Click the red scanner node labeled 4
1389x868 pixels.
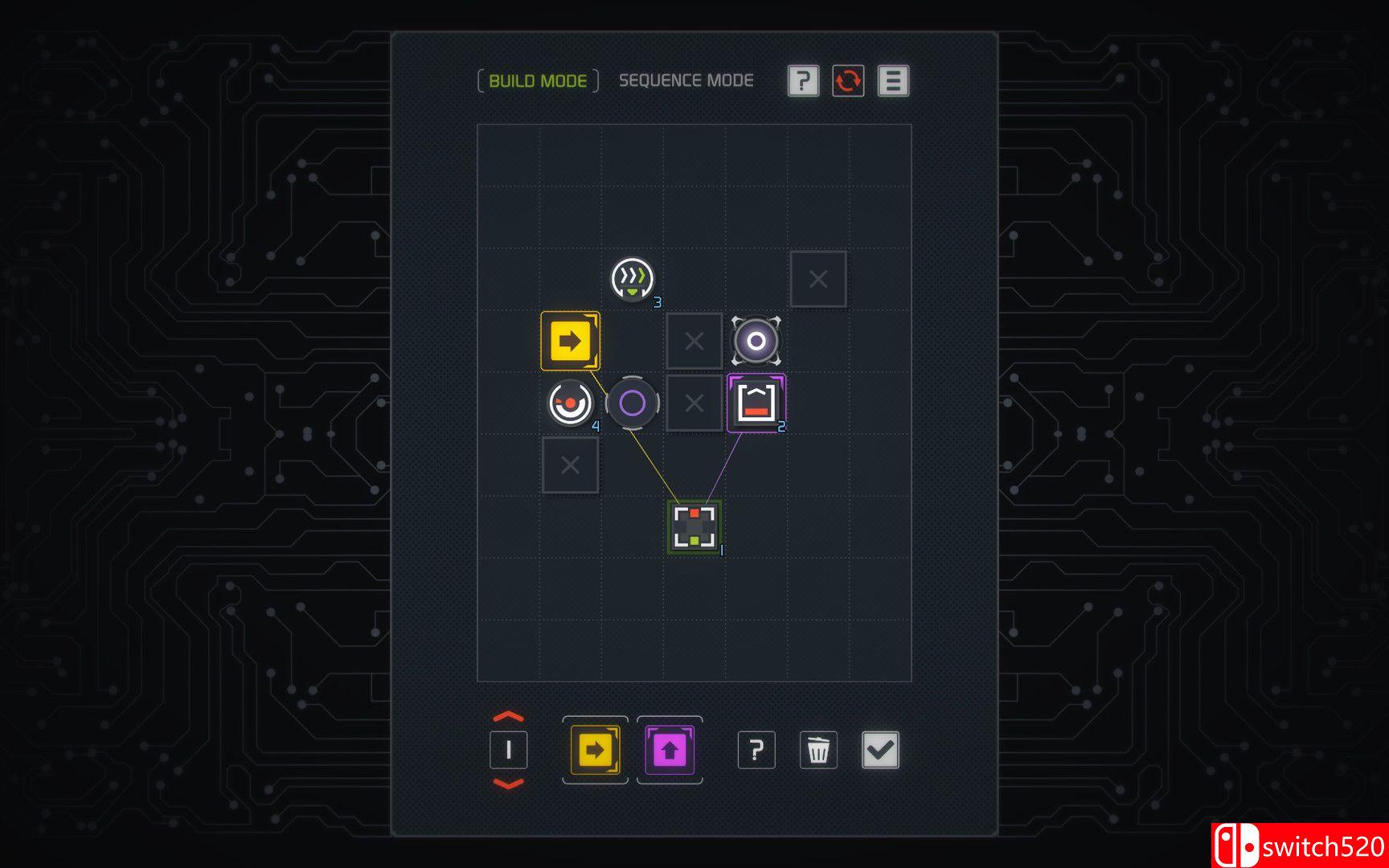tap(569, 403)
